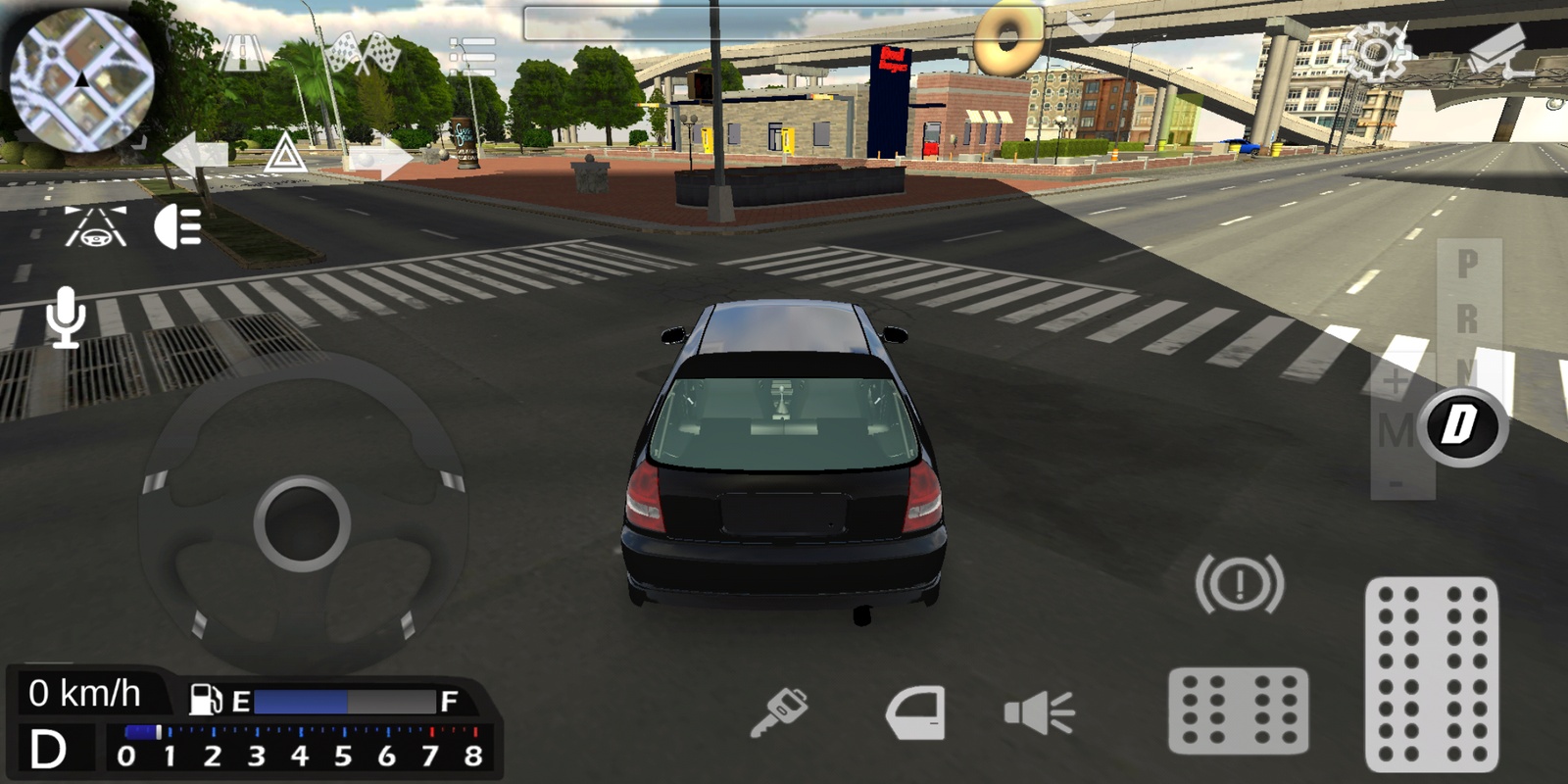Screen dimensions: 1568x784
Task: Turn the ignition key icon
Action: click(x=779, y=711)
